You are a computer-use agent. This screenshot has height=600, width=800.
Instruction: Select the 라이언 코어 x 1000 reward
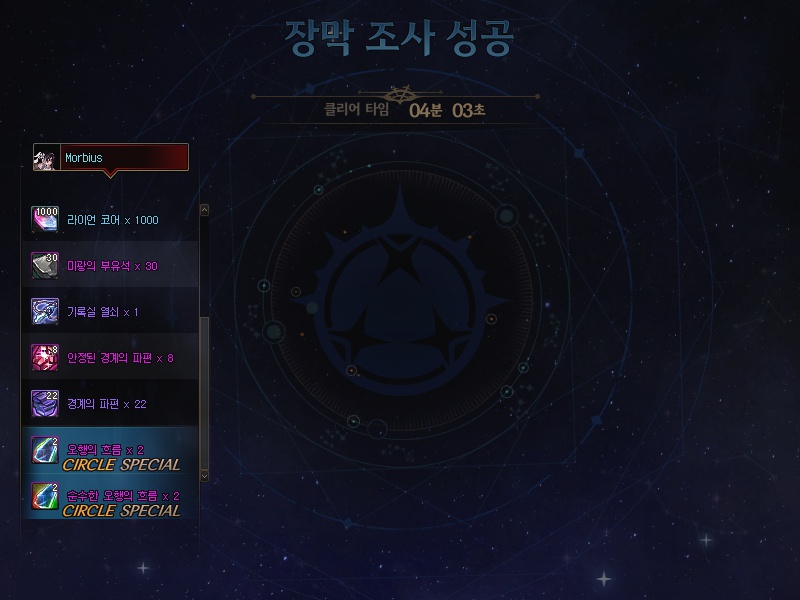pyautogui.click(x=110, y=220)
